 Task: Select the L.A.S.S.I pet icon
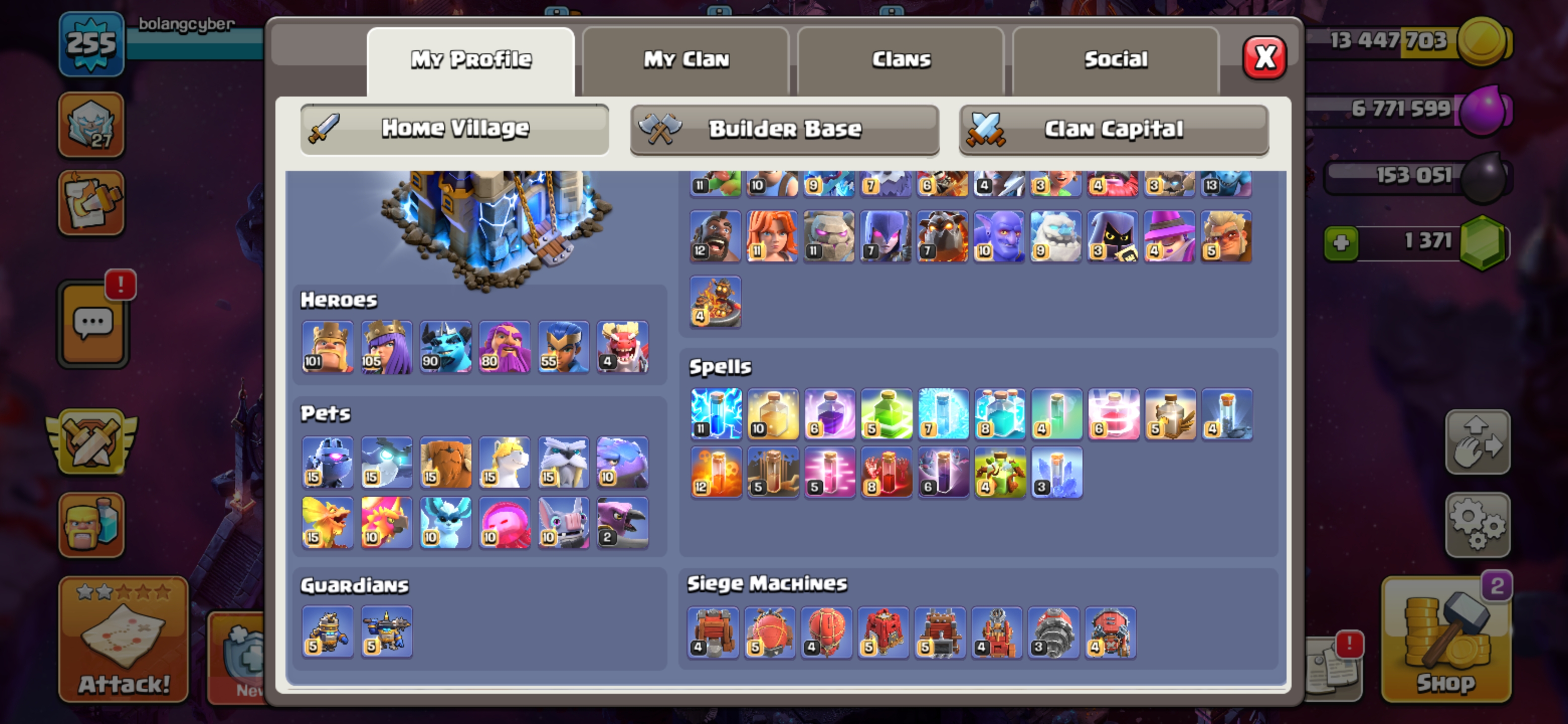tap(328, 463)
